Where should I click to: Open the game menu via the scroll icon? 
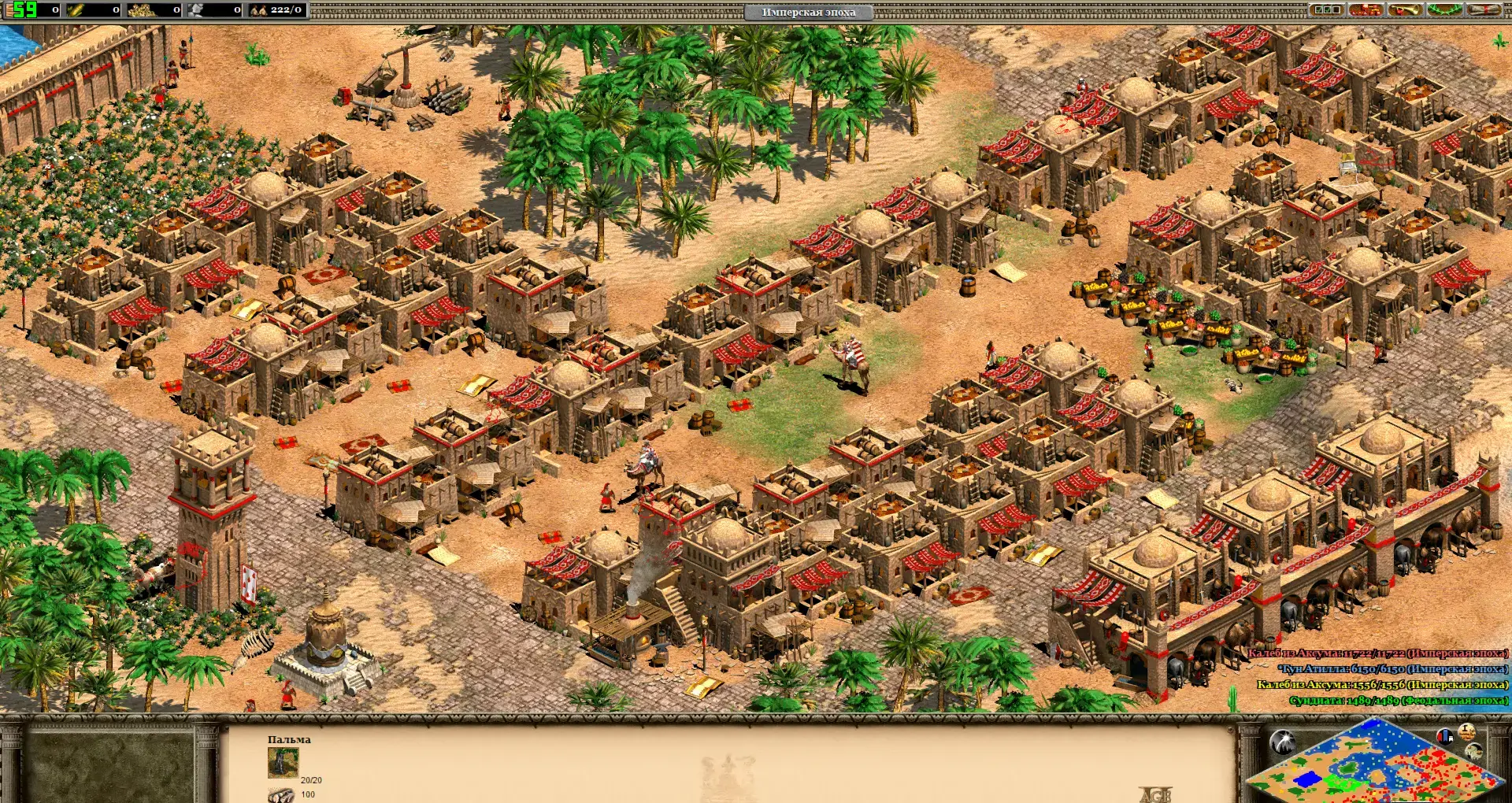1483,10
